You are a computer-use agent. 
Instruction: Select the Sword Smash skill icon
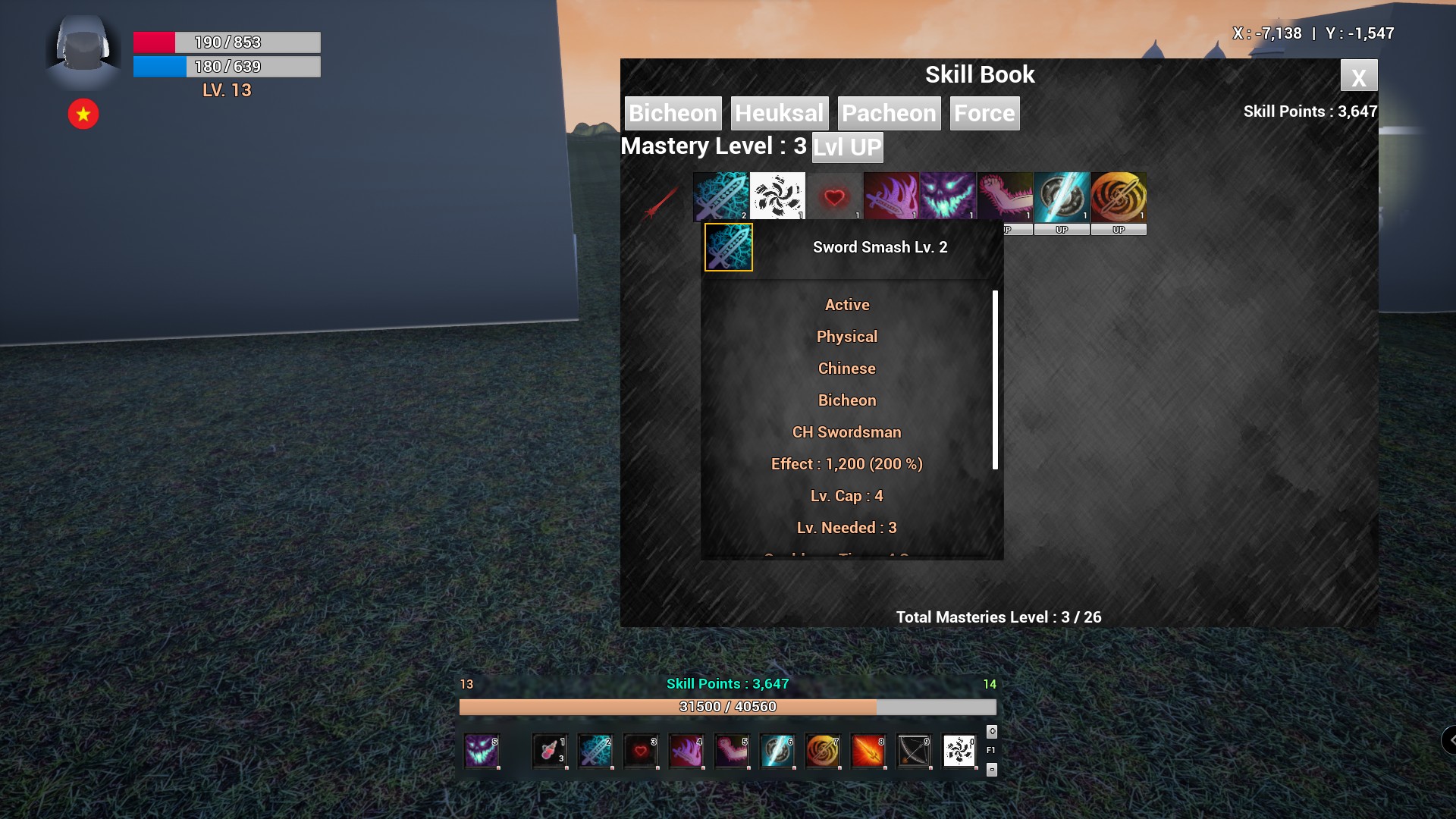click(x=720, y=196)
